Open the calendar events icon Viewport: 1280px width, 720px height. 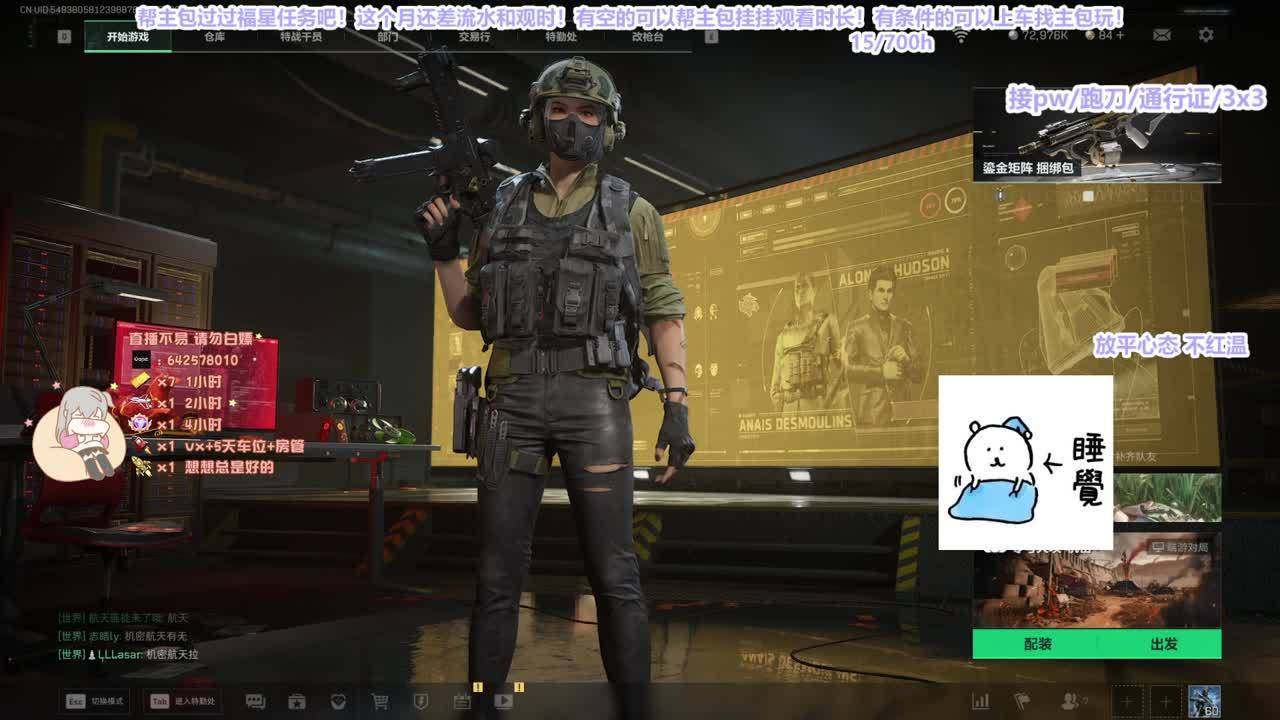point(462,701)
